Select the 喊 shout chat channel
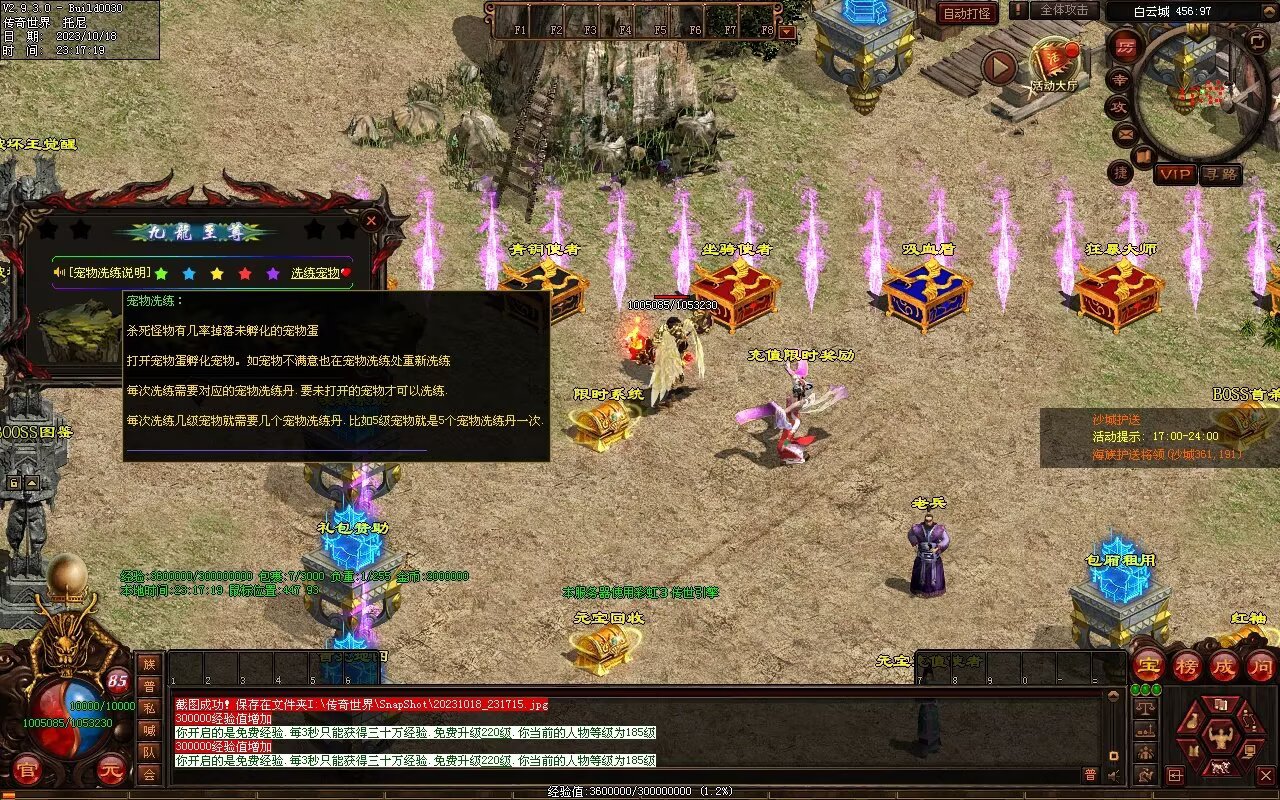Viewport: 1280px width, 800px height. (149, 729)
